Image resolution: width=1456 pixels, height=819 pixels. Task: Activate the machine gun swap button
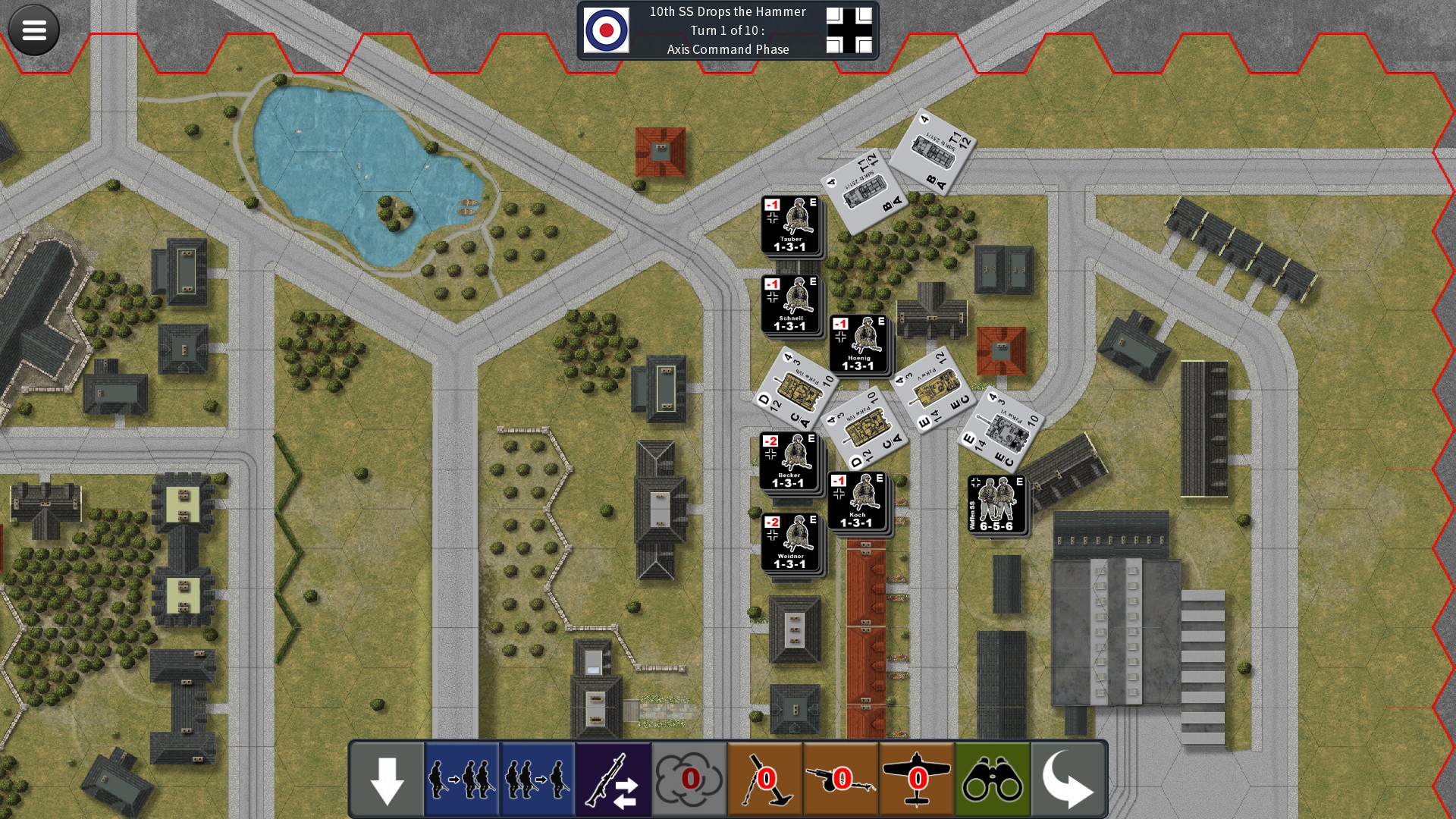pos(613,780)
